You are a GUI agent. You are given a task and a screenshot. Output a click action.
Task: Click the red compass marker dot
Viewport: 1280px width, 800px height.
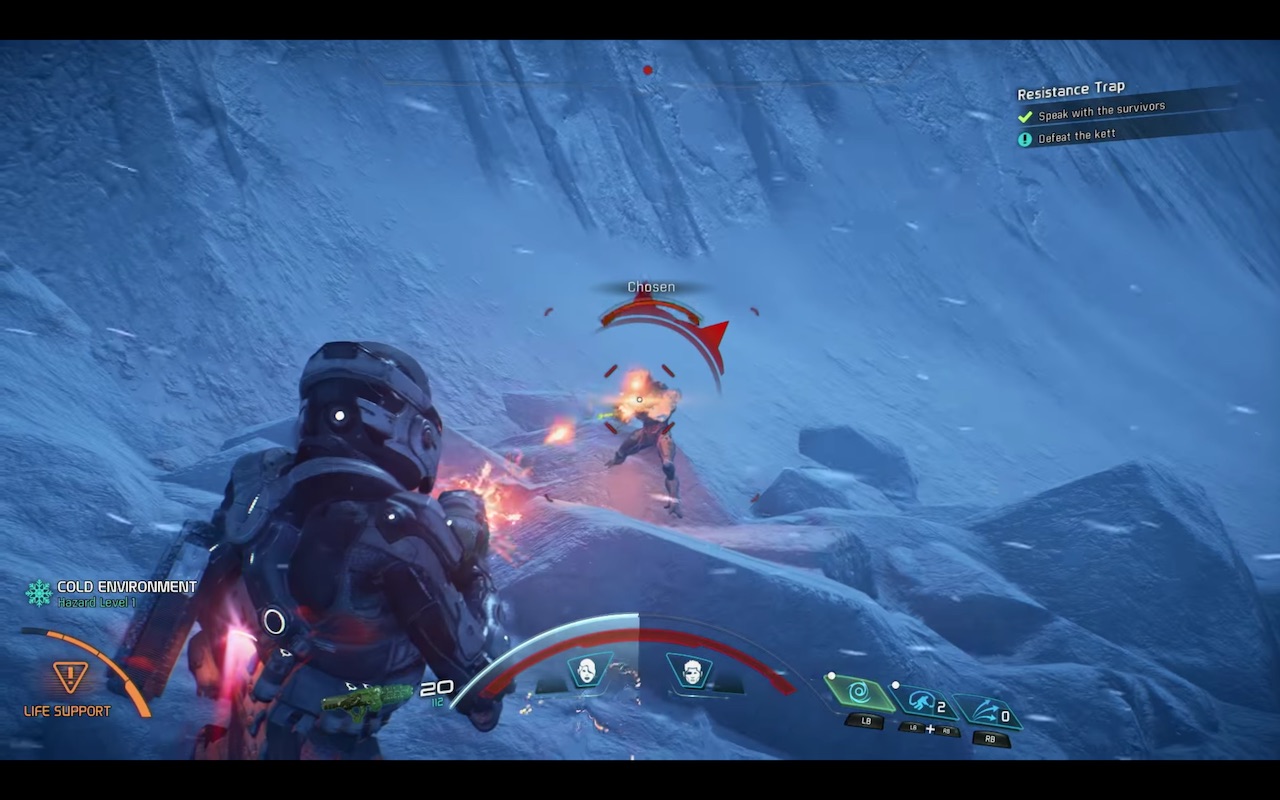pos(648,70)
